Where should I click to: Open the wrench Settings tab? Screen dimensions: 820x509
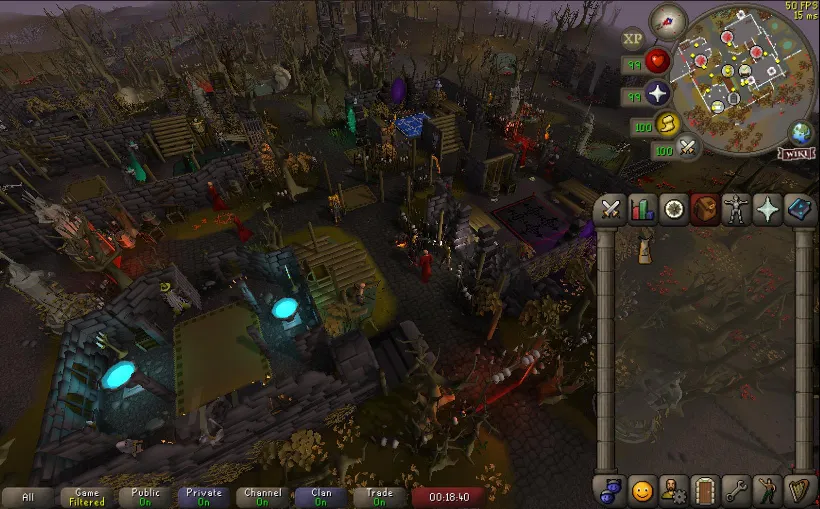pos(736,490)
